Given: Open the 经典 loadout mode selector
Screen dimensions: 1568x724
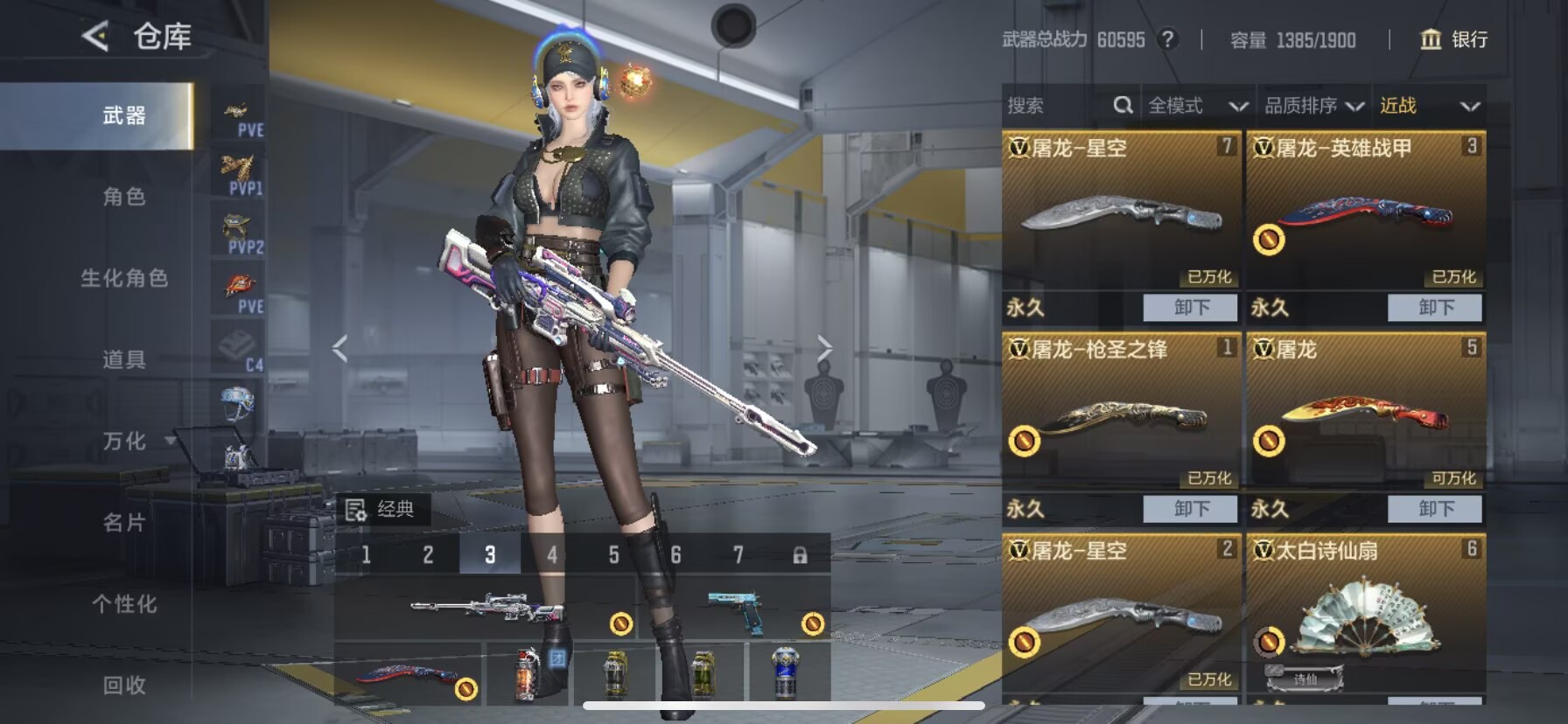Looking at the screenshot, I should coord(382,509).
